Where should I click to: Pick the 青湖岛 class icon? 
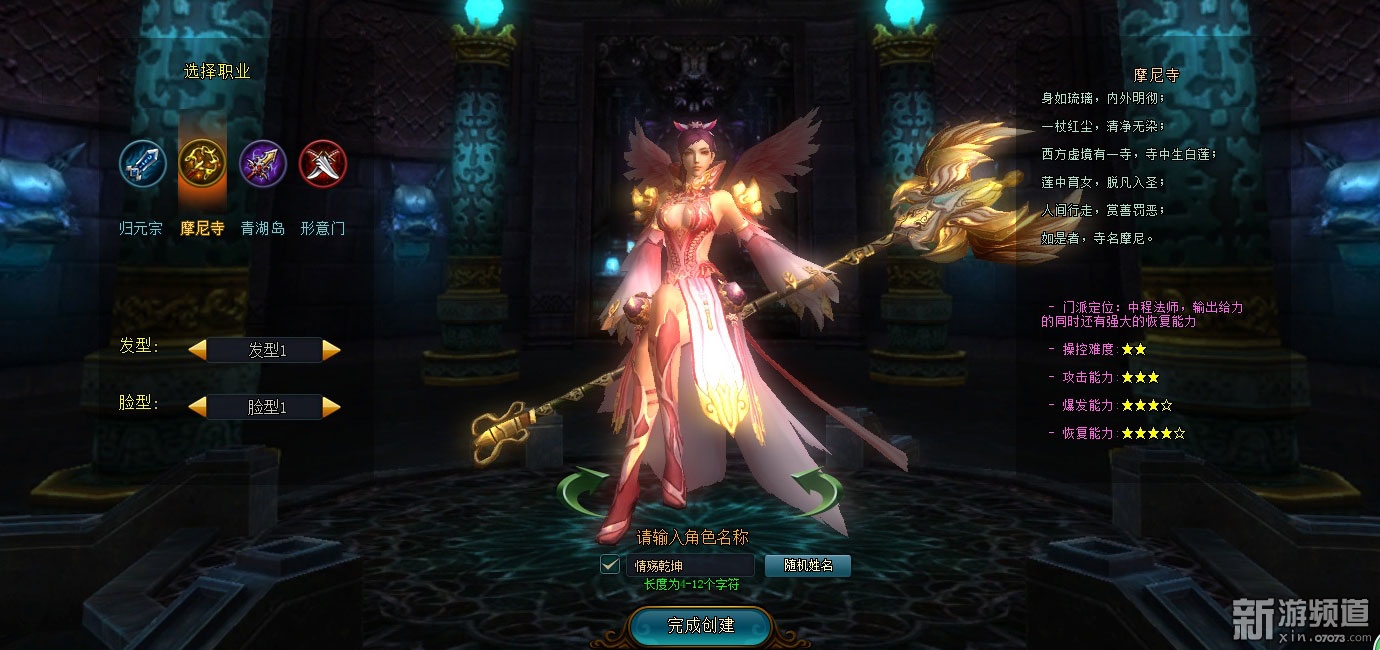point(263,164)
